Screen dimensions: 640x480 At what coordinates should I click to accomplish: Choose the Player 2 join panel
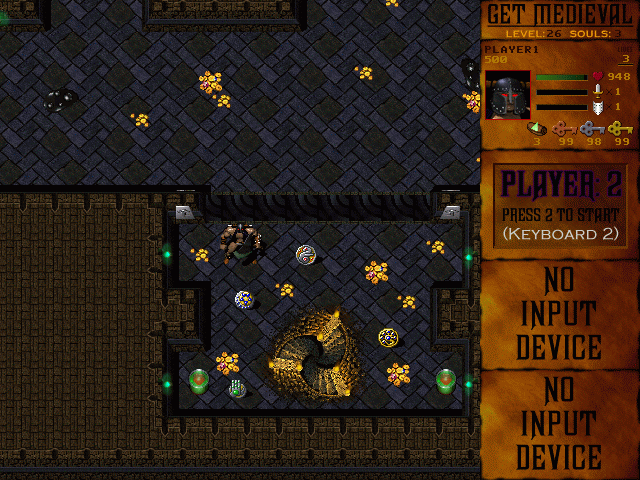tap(560, 208)
